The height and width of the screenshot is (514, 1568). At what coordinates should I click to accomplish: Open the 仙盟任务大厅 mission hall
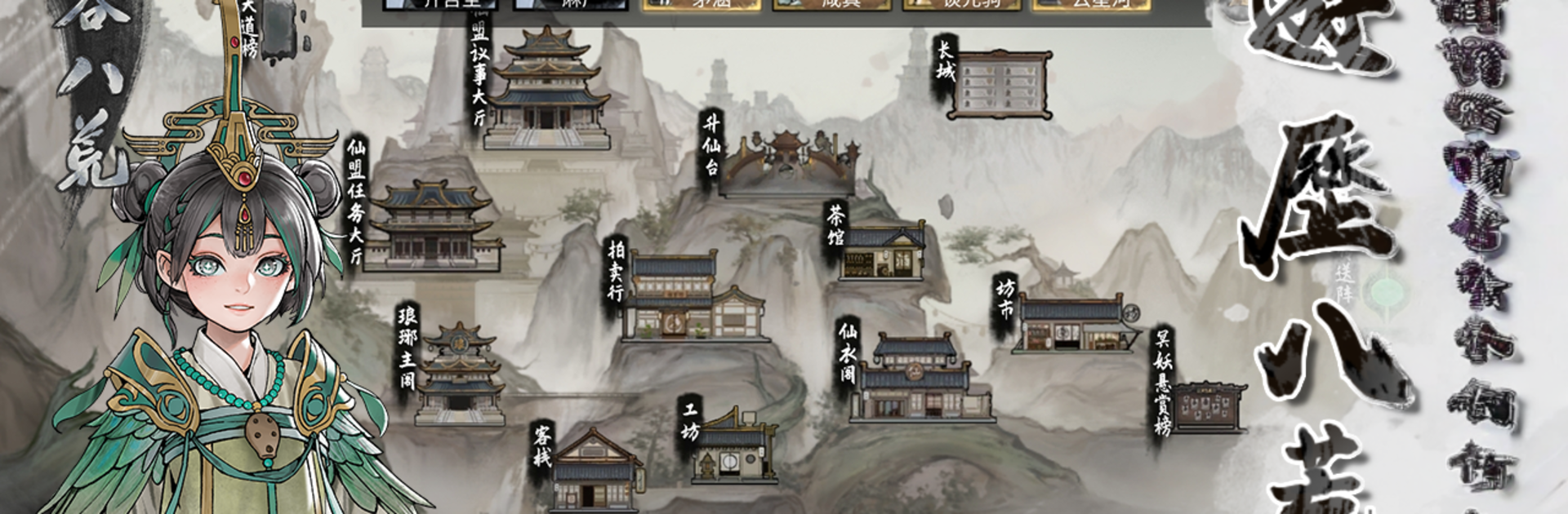432,227
